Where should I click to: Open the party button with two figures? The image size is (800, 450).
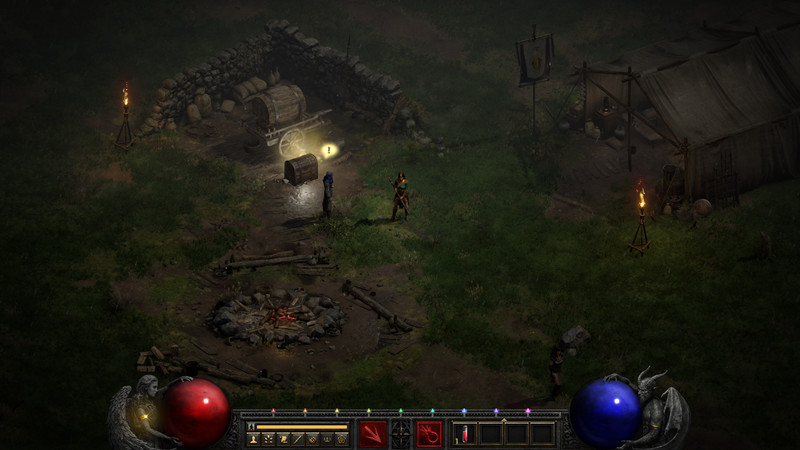(x=327, y=439)
